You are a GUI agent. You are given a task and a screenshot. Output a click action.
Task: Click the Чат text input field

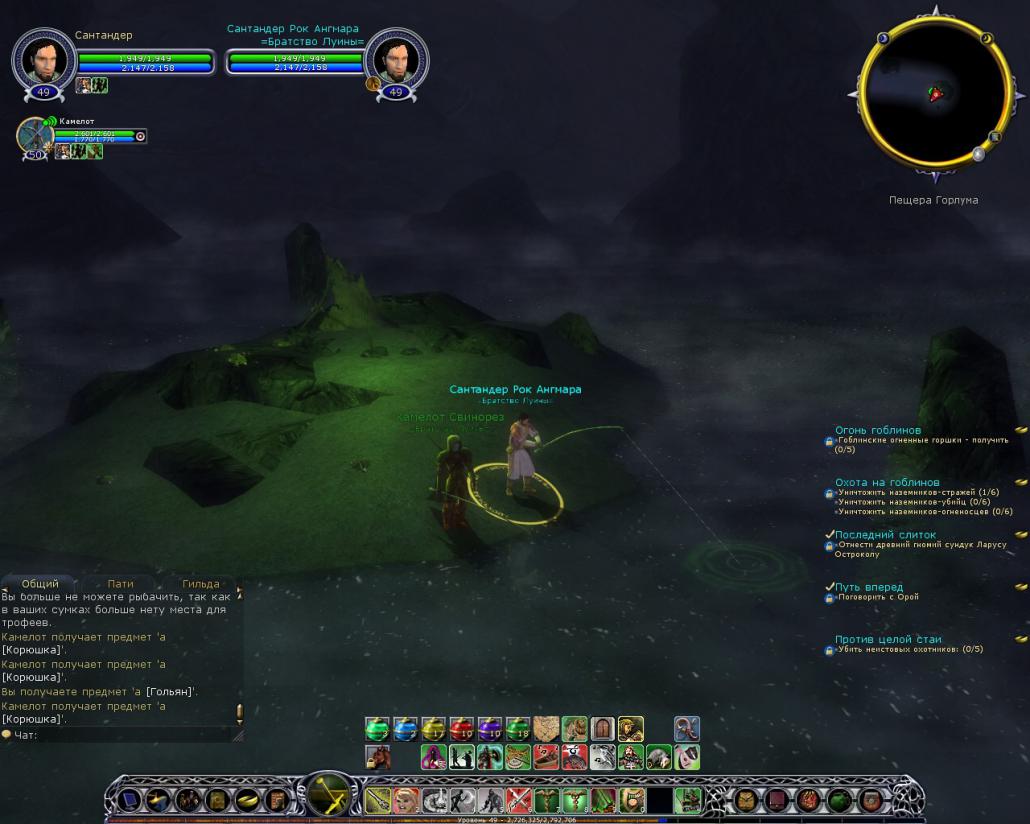(x=120, y=735)
